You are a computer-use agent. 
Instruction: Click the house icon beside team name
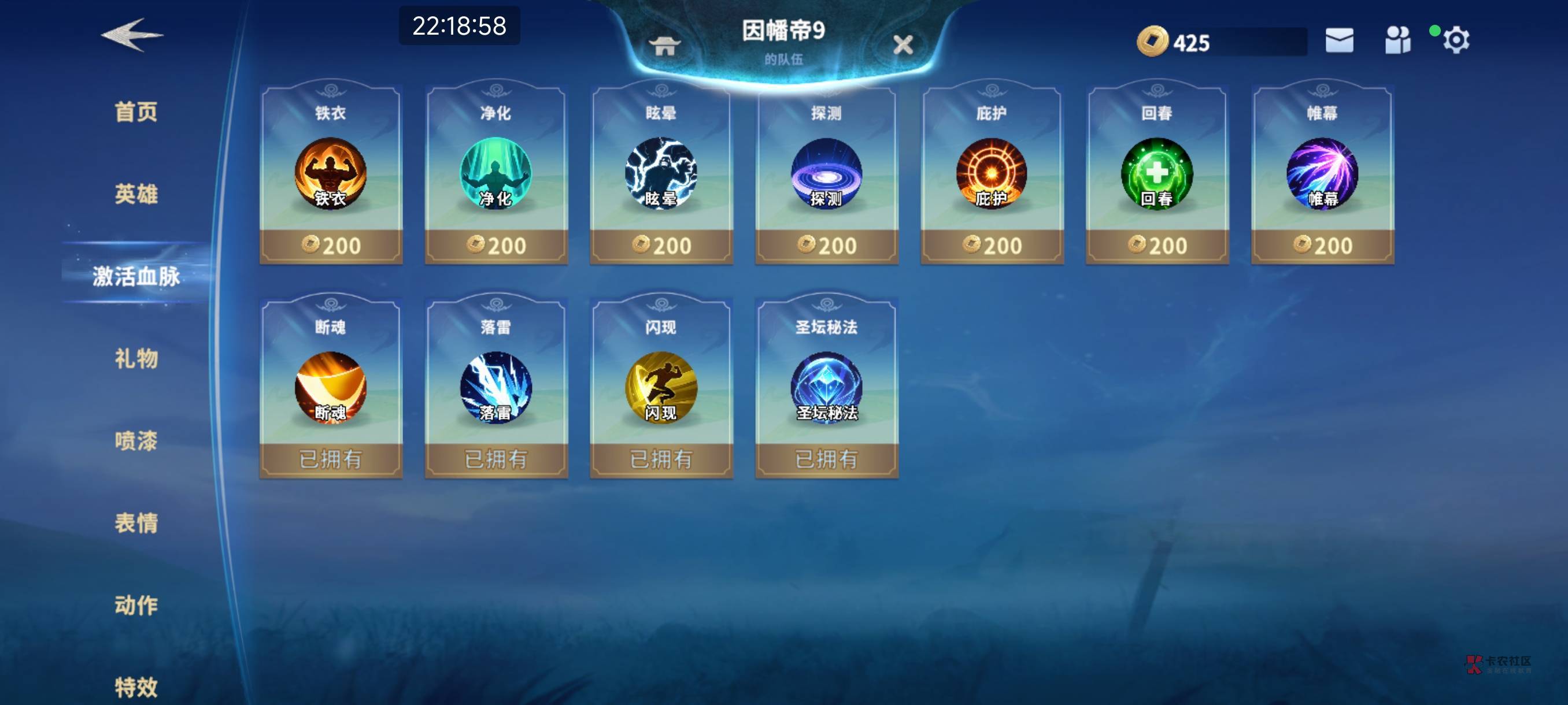point(664,45)
